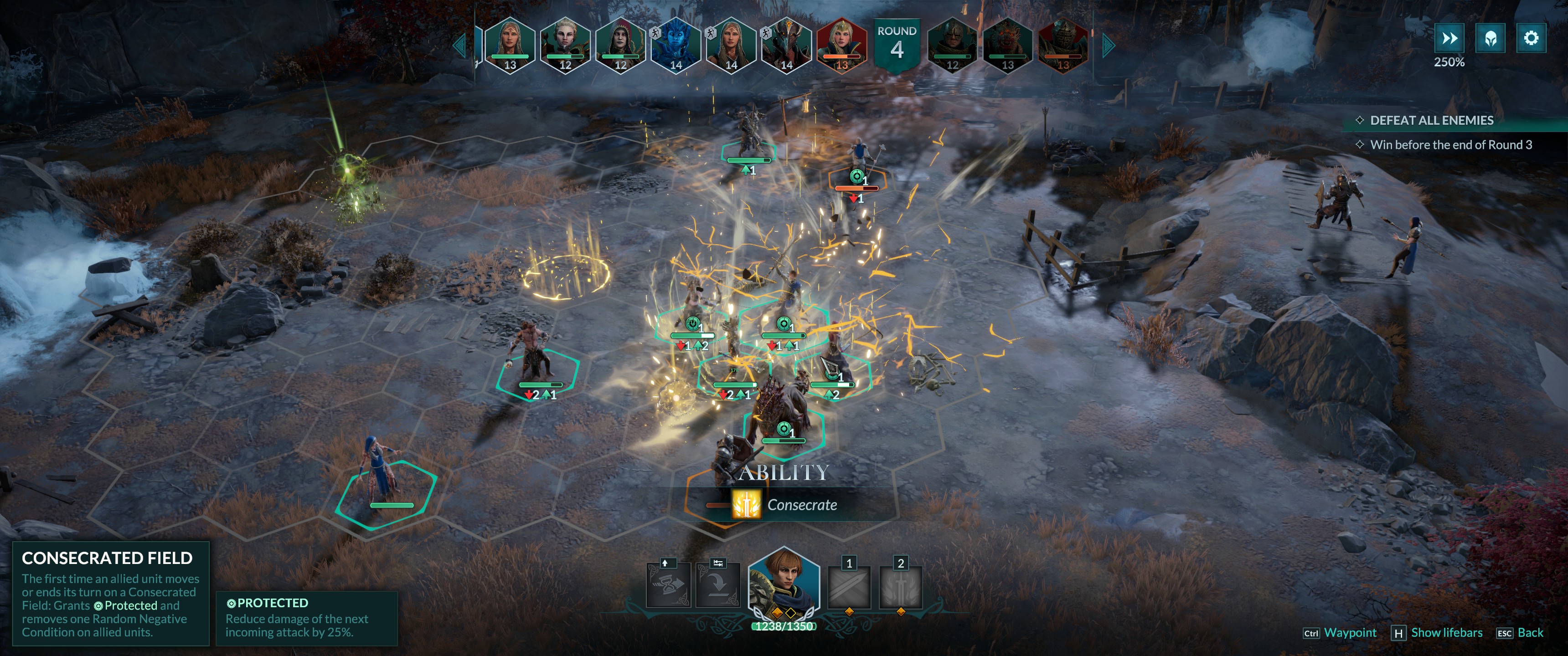Image resolution: width=1568 pixels, height=656 pixels.
Task: Click the Back option
Action: pyautogui.click(x=1530, y=633)
